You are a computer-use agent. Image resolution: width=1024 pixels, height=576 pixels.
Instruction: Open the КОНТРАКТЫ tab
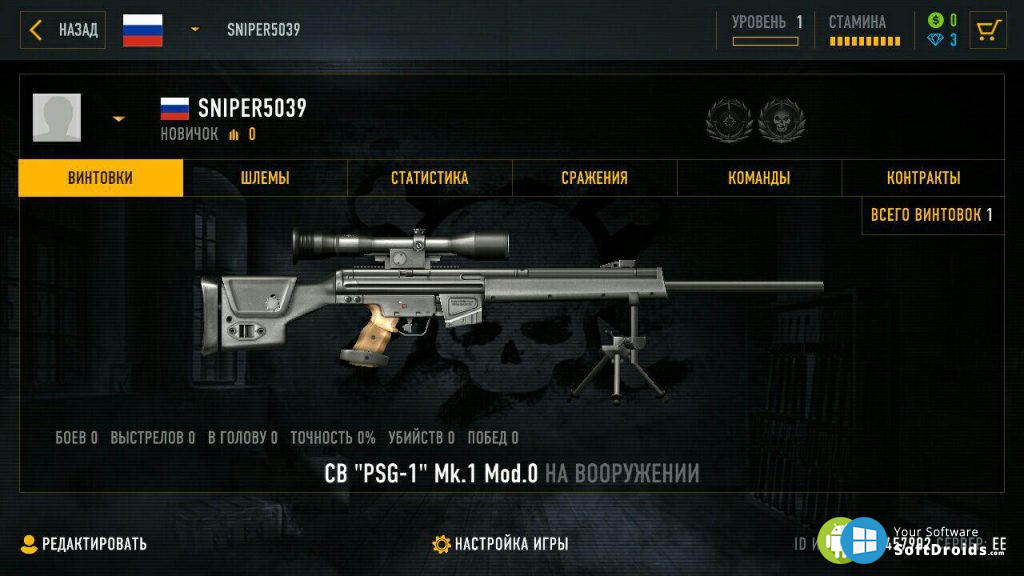tap(923, 178)
